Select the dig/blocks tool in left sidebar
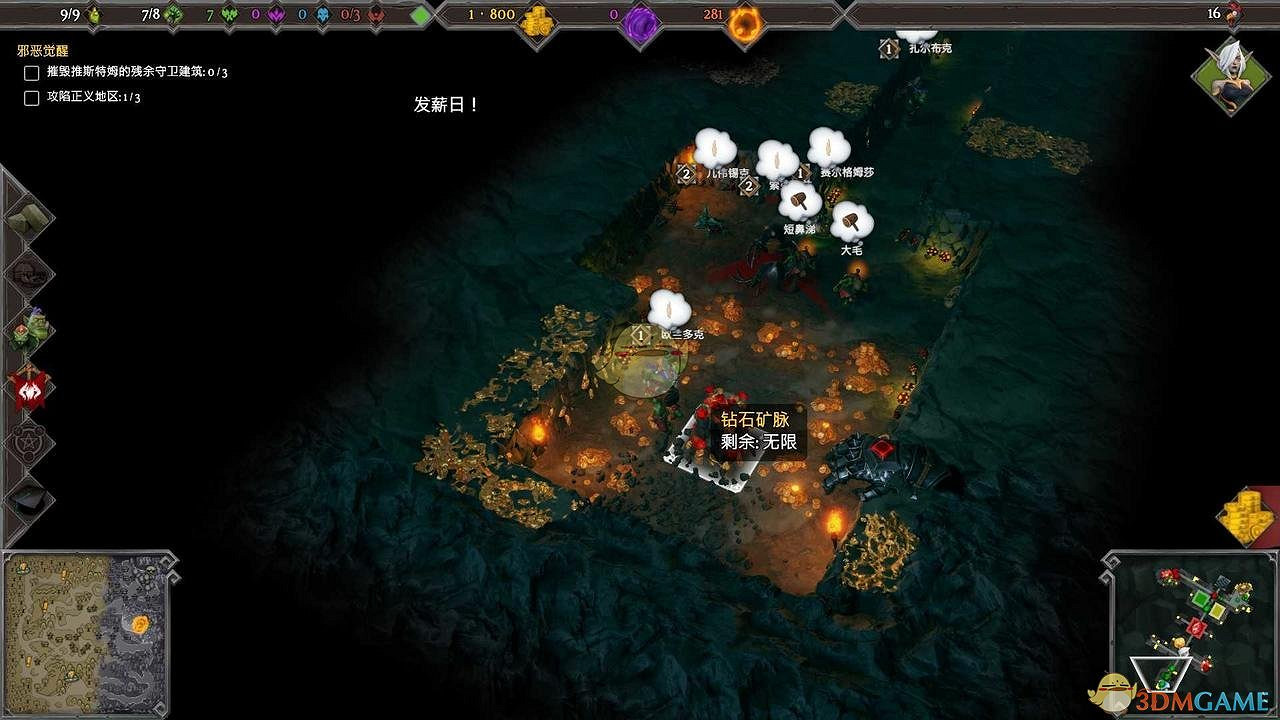Image resolution: width=1280 pixels, height=720 pixels. point(27,218)
